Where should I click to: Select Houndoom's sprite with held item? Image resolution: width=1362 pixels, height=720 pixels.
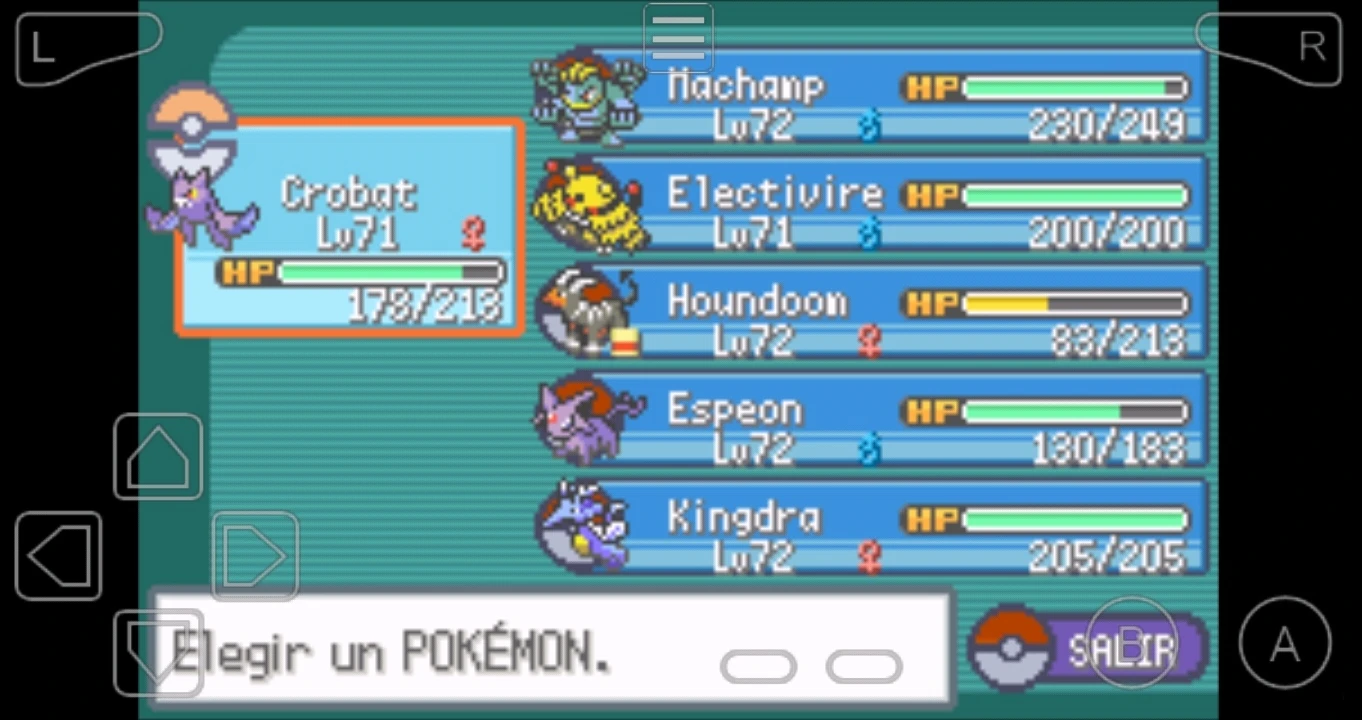(590, 310)
